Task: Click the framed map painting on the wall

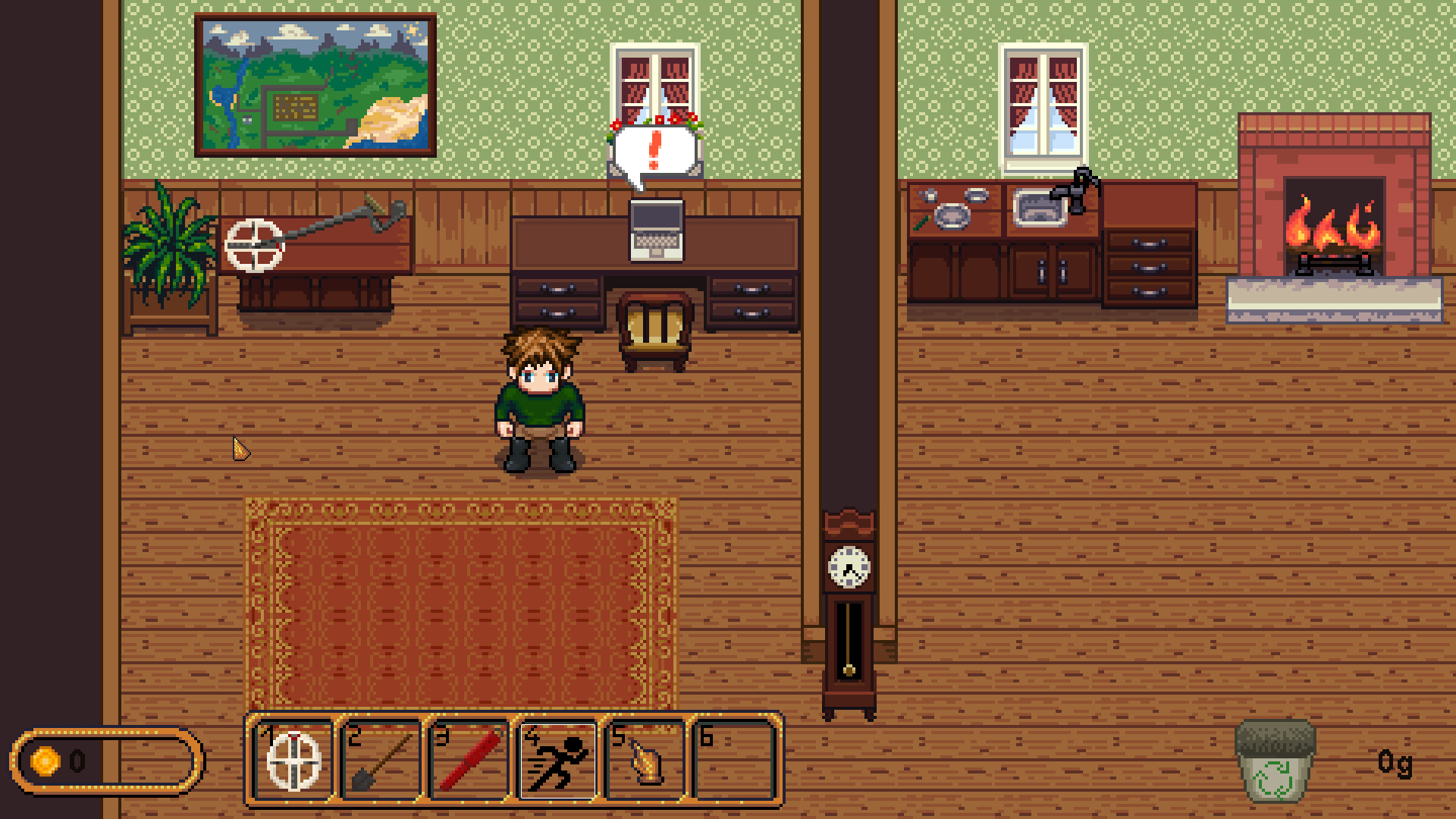Action: coord(315,83)
